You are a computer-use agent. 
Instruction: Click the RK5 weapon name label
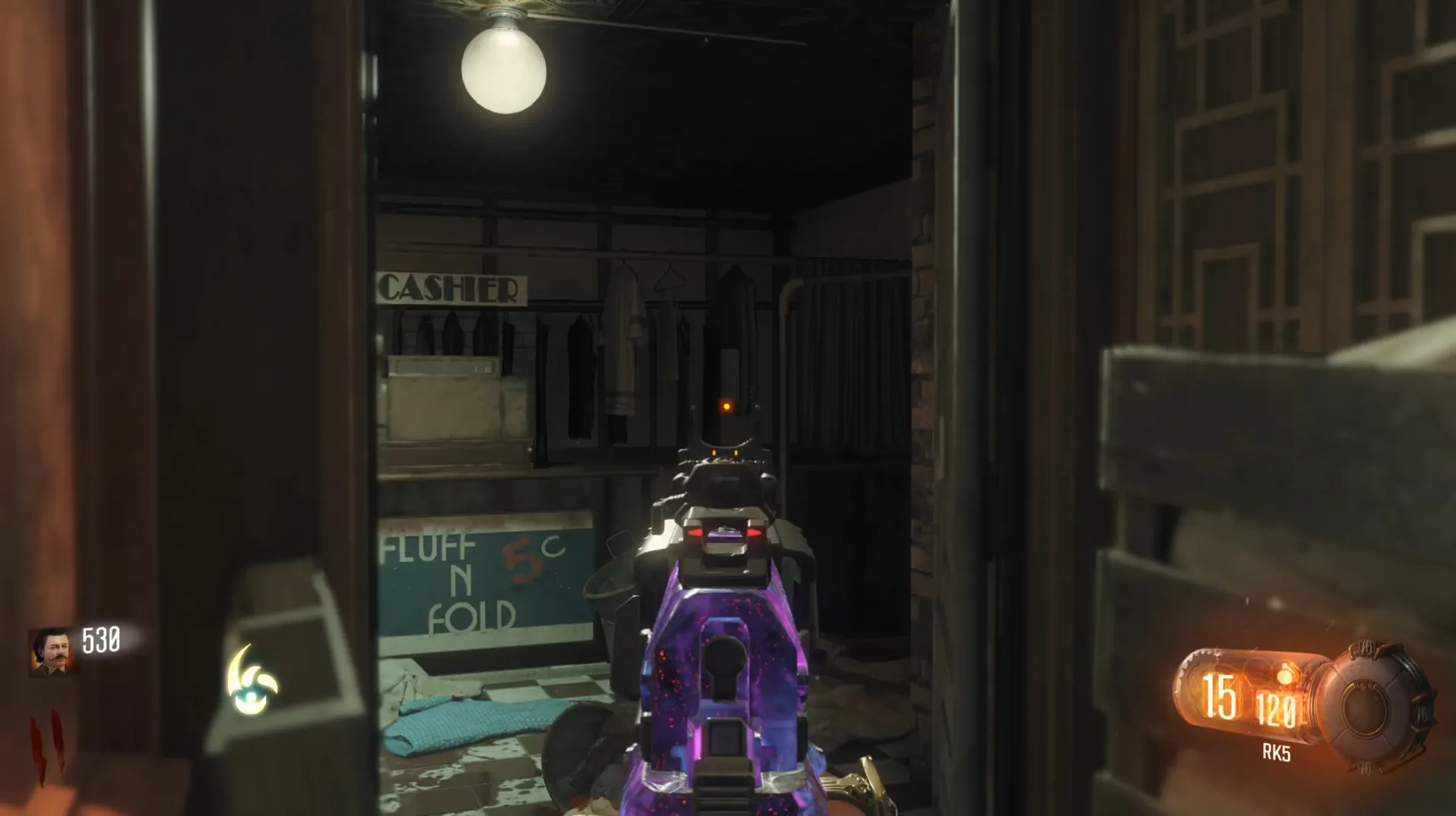point(1276,753)
